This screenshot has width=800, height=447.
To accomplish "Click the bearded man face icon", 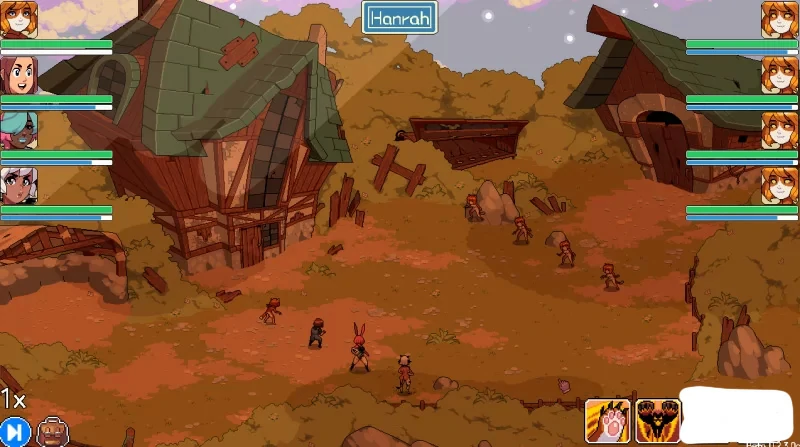I will [50, 432].
